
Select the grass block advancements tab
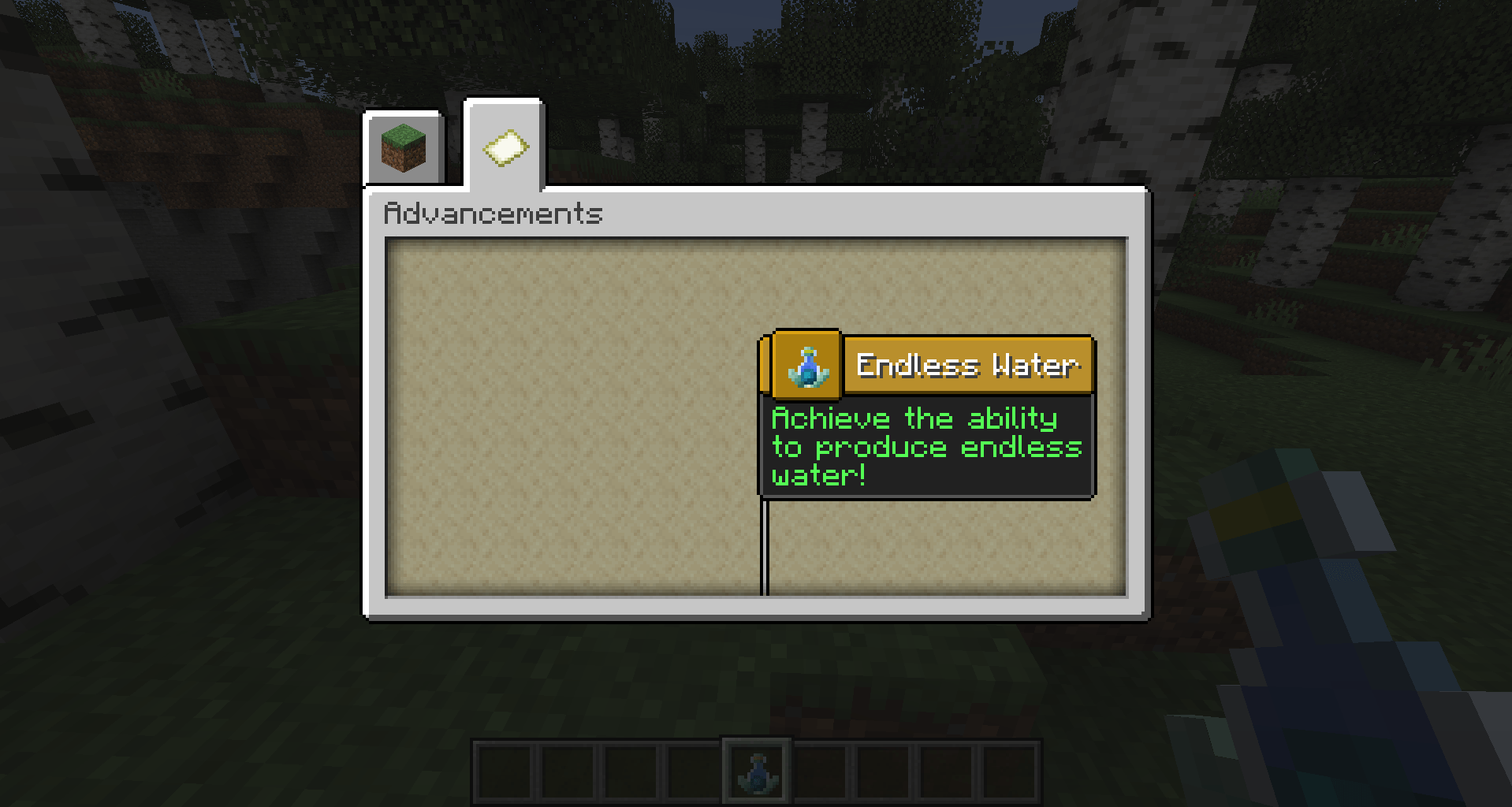(403, 147)
